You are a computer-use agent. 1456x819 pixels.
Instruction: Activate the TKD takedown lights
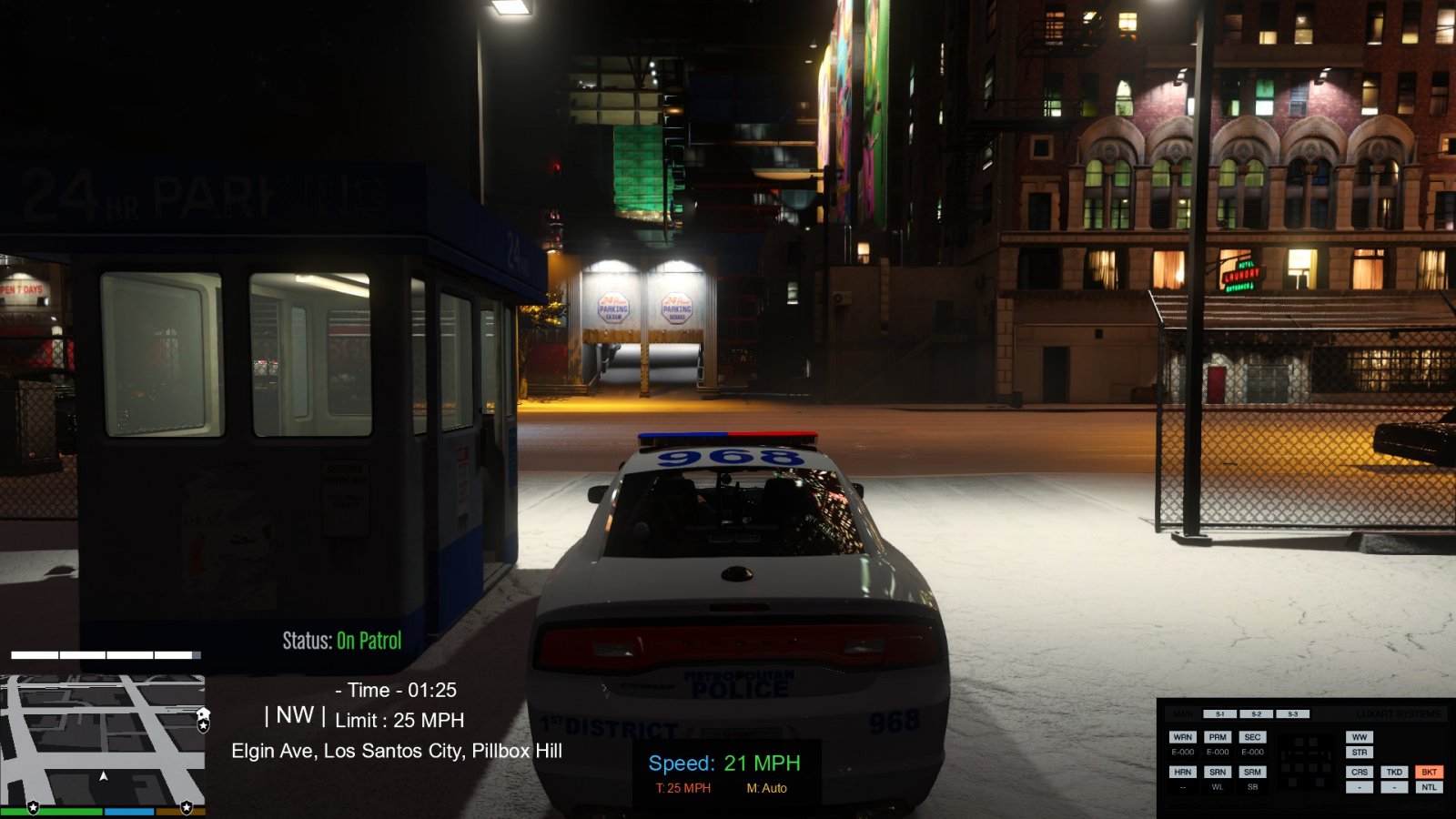[x=1394, y=772]
